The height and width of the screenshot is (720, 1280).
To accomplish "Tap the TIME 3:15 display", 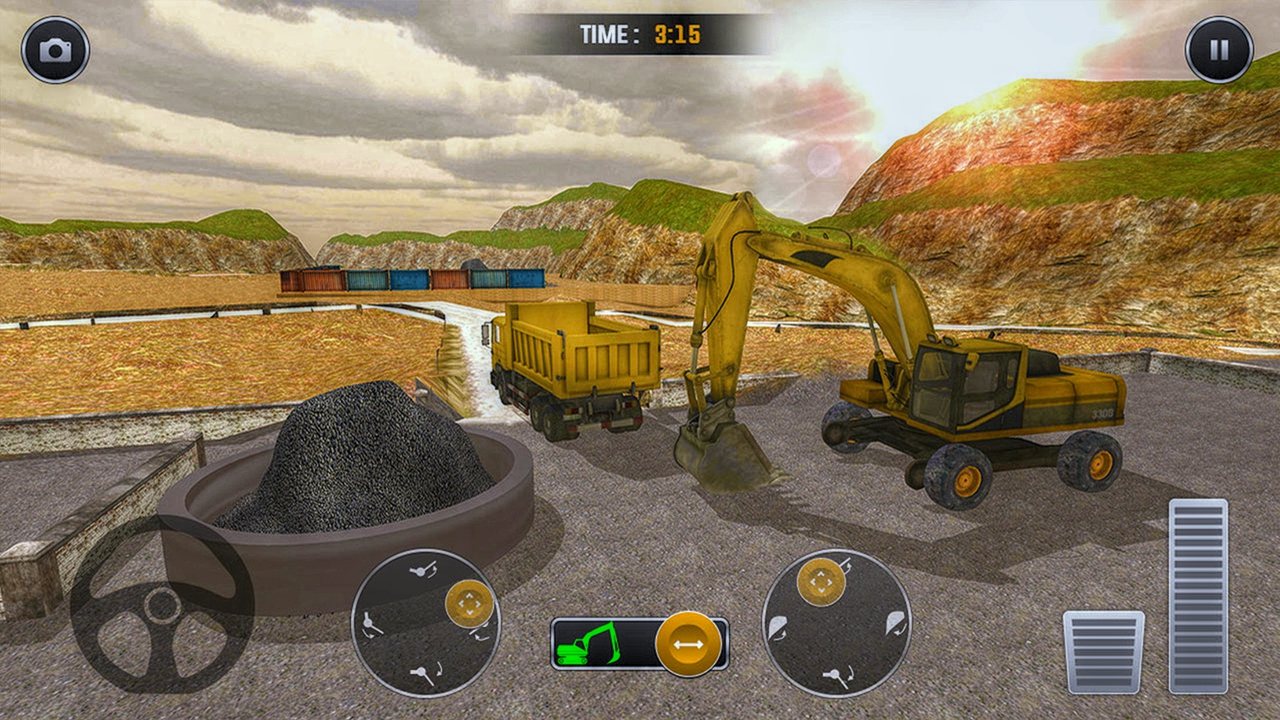I will click(641, 31).
